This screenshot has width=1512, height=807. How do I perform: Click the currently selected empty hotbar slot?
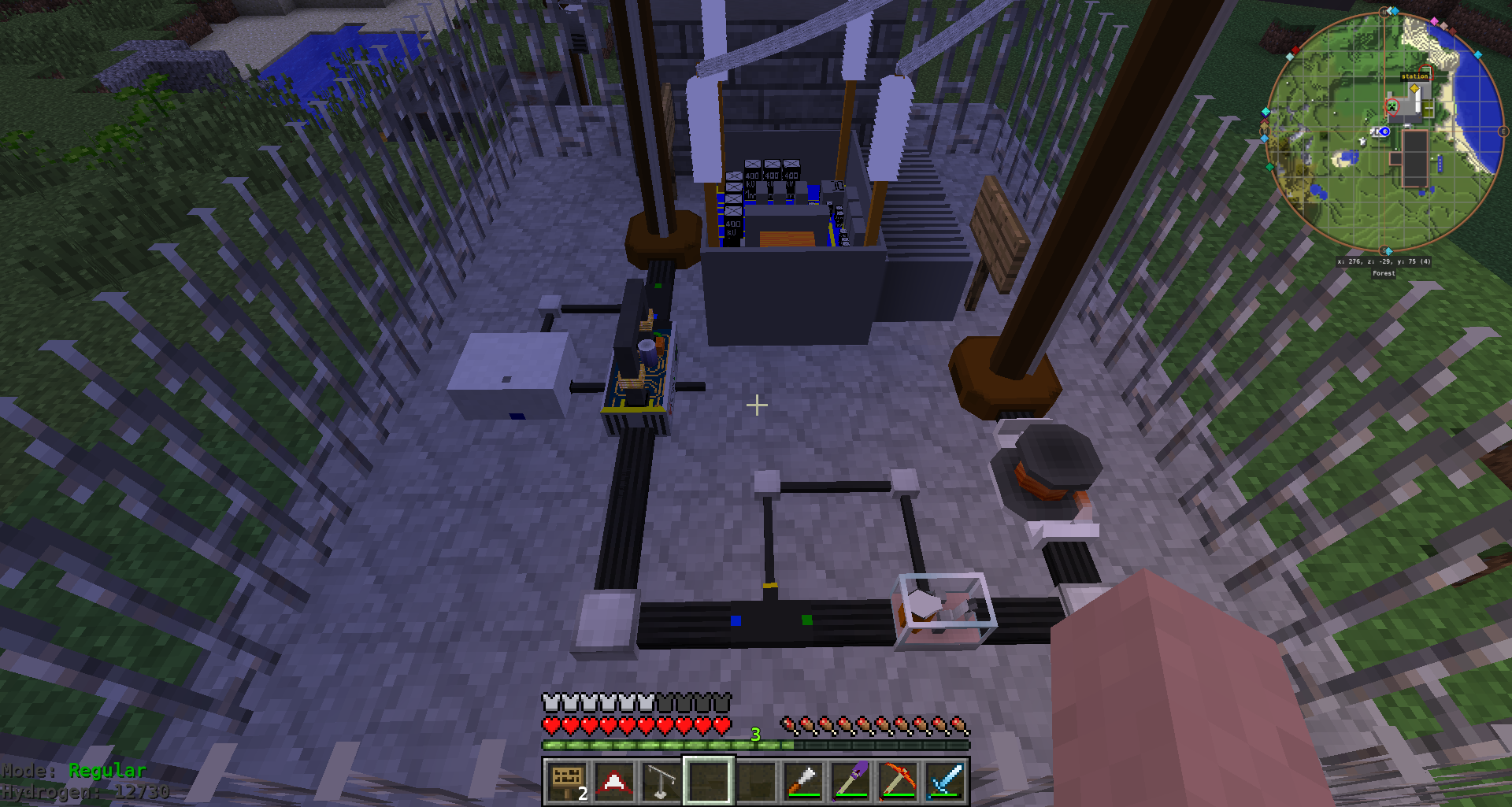pos(709,781)
